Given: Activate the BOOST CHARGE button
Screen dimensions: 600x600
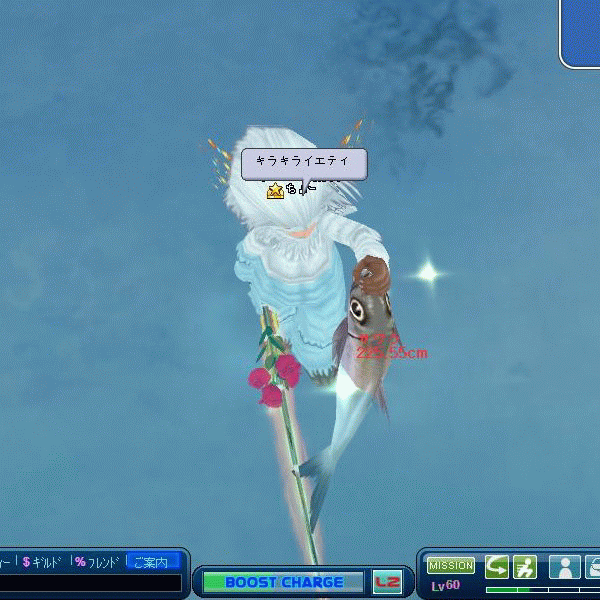Looking at the screenshot, I should [284, 582].
